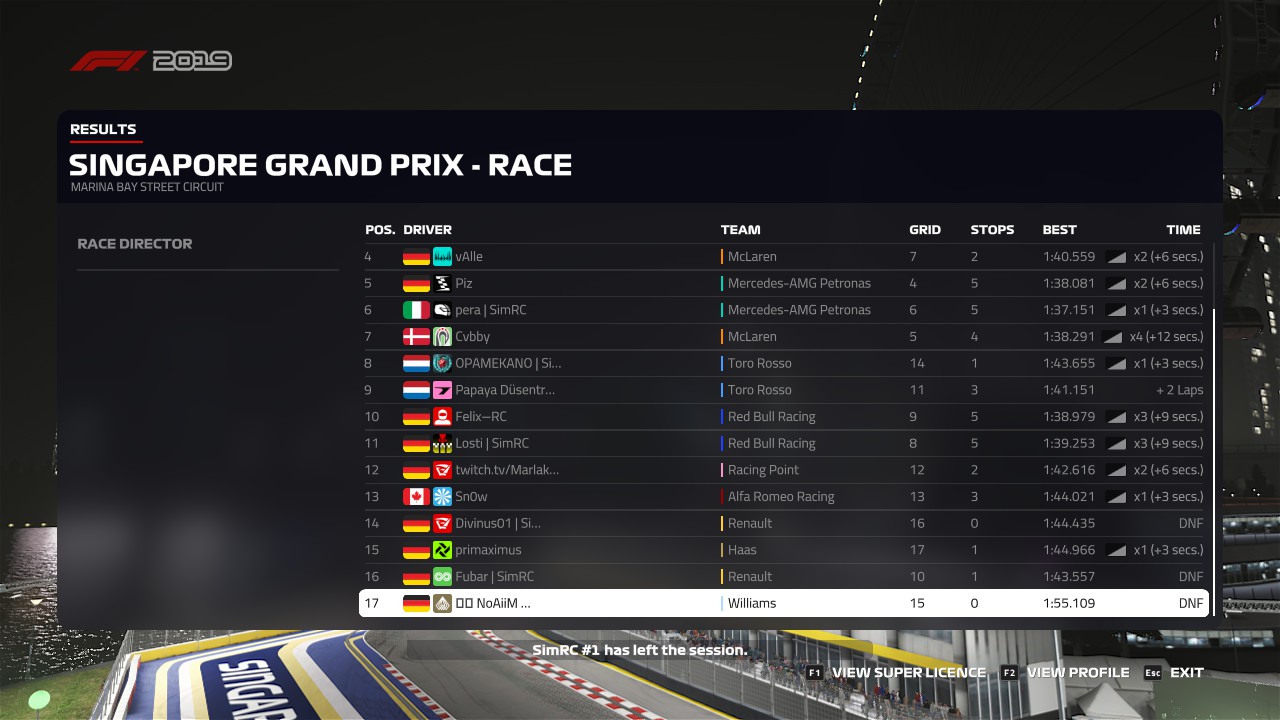Select Fubar | SimRC's row
The width and height of the screenshot is (1280, 720).
coord(784,577)
